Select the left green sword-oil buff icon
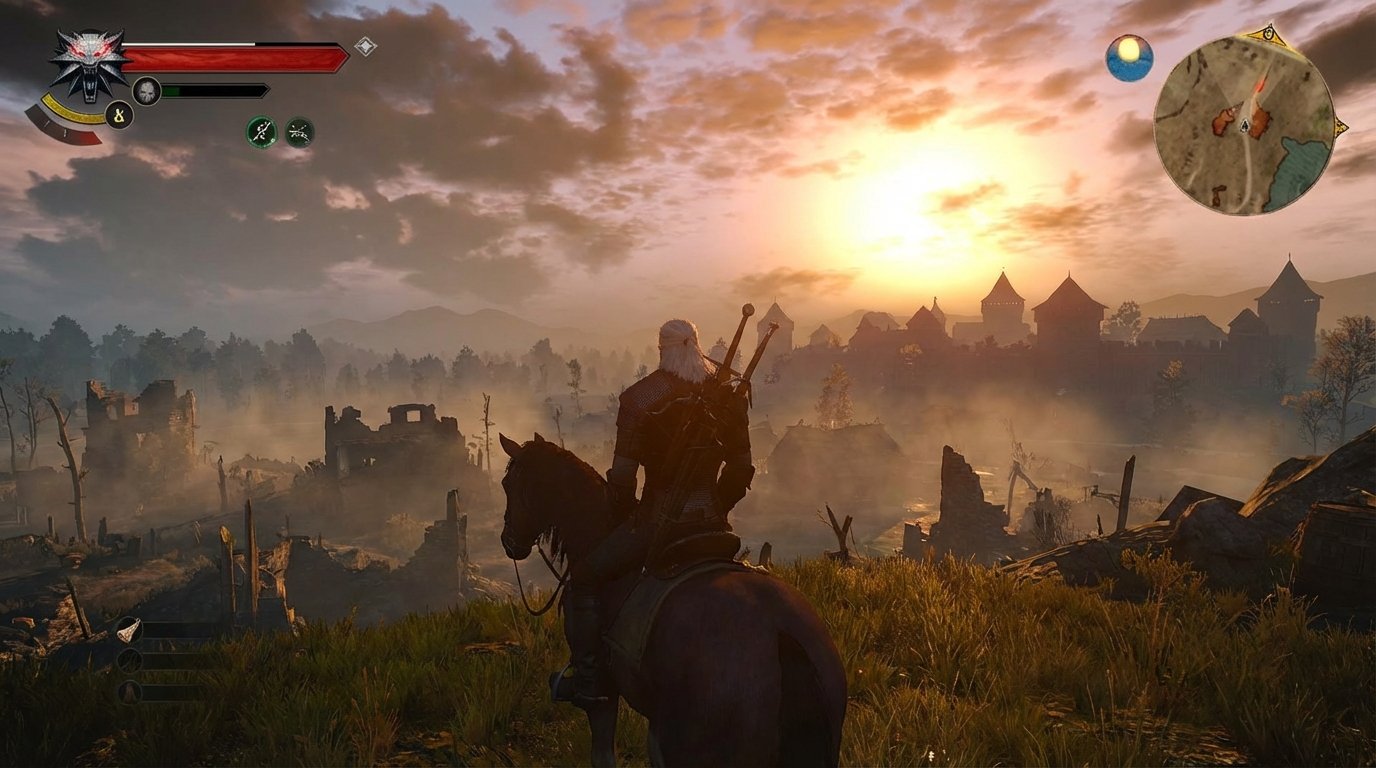This screenshot has height=768, width=1376. tap(260, 131)
